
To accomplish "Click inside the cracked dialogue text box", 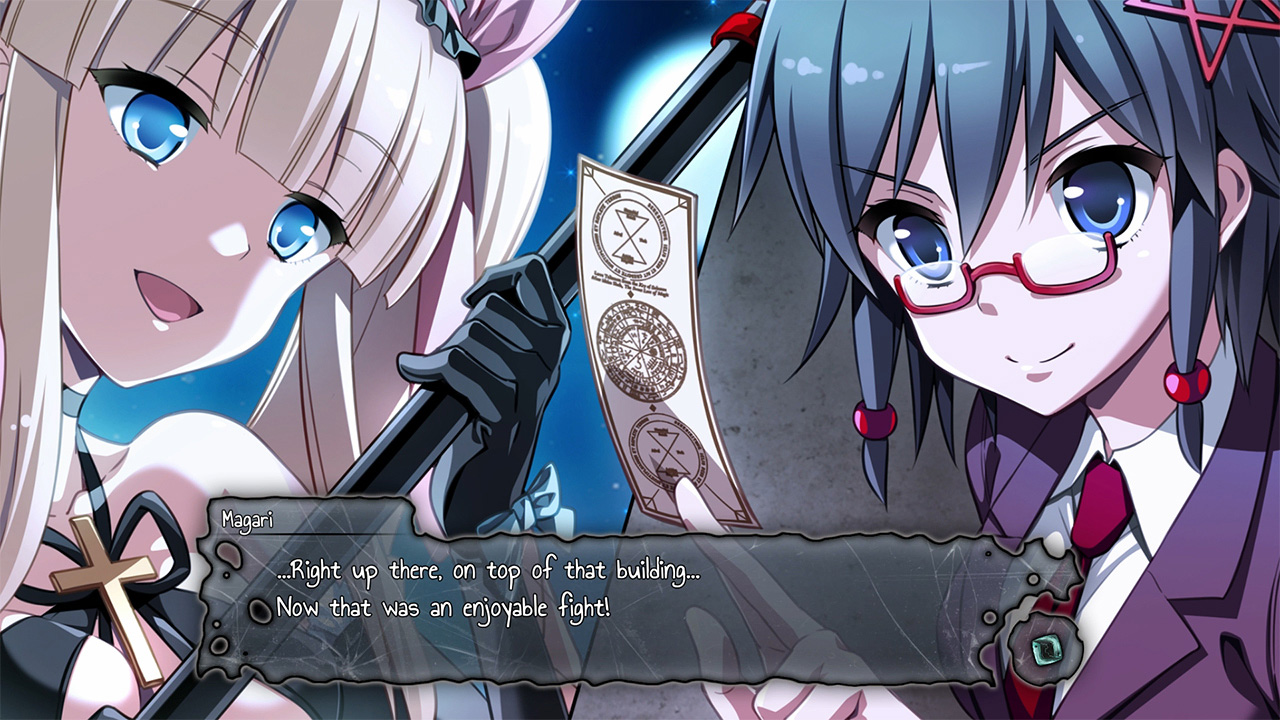I will (600, 590).
